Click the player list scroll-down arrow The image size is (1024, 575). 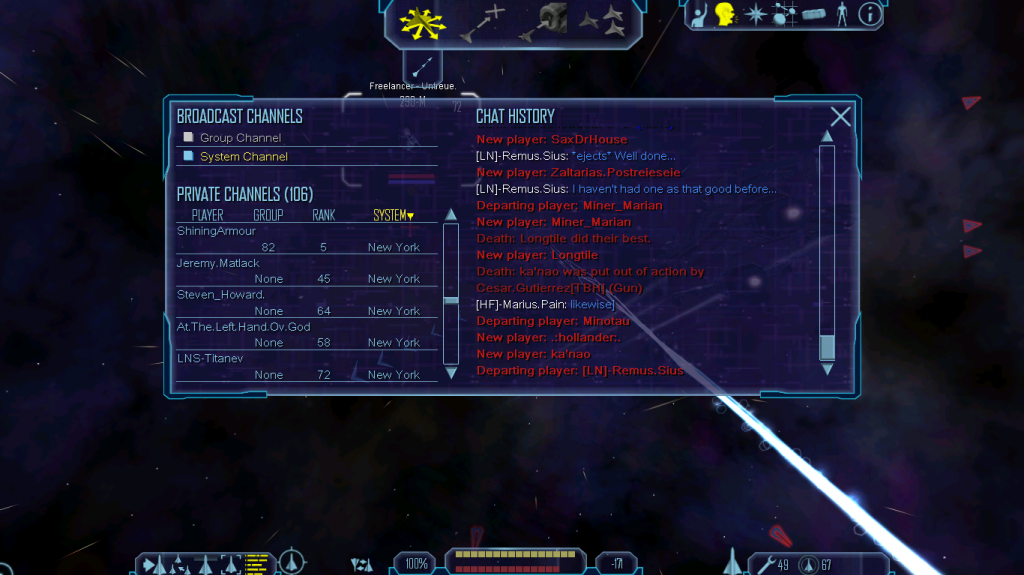point(451,373)
